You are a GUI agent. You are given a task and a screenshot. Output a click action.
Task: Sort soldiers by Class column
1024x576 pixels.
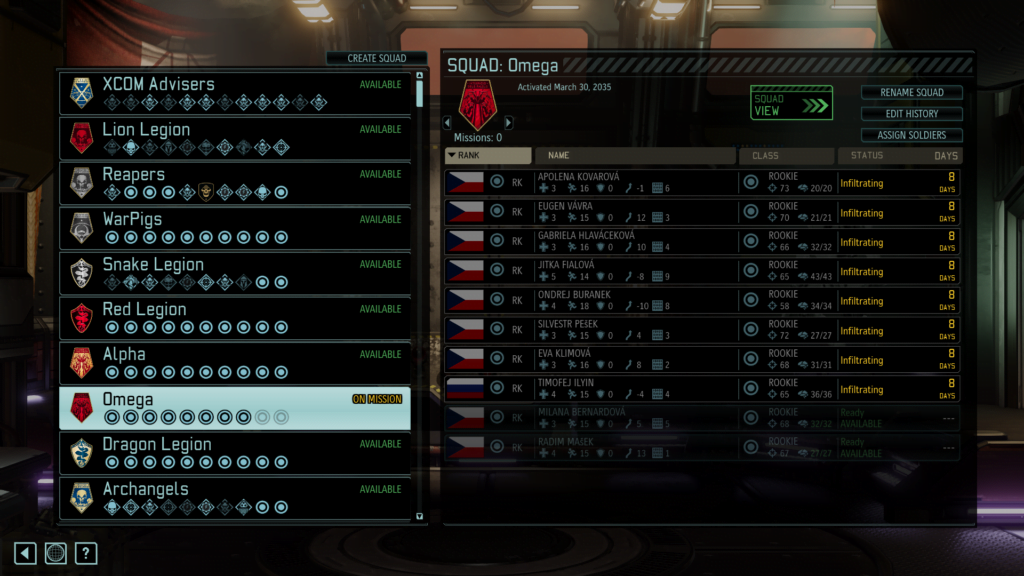click(786, 155)
